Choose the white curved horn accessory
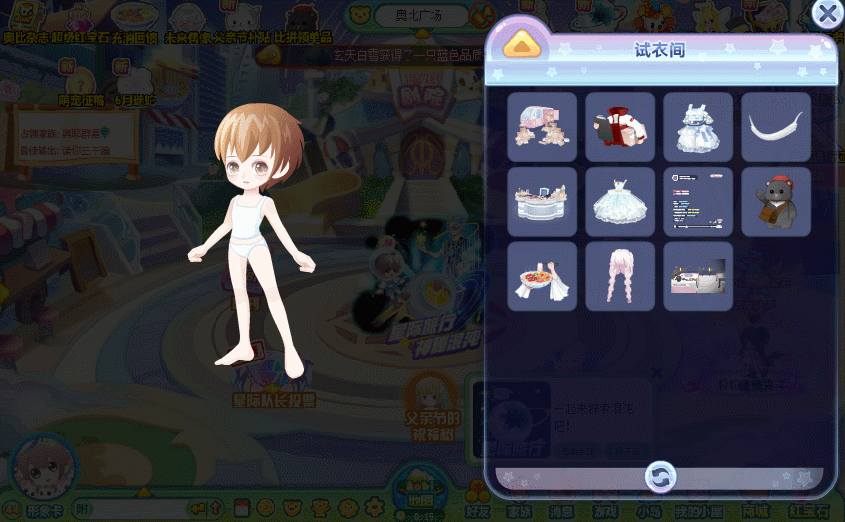Screen dimensions: 845x522 click(776, 127)
